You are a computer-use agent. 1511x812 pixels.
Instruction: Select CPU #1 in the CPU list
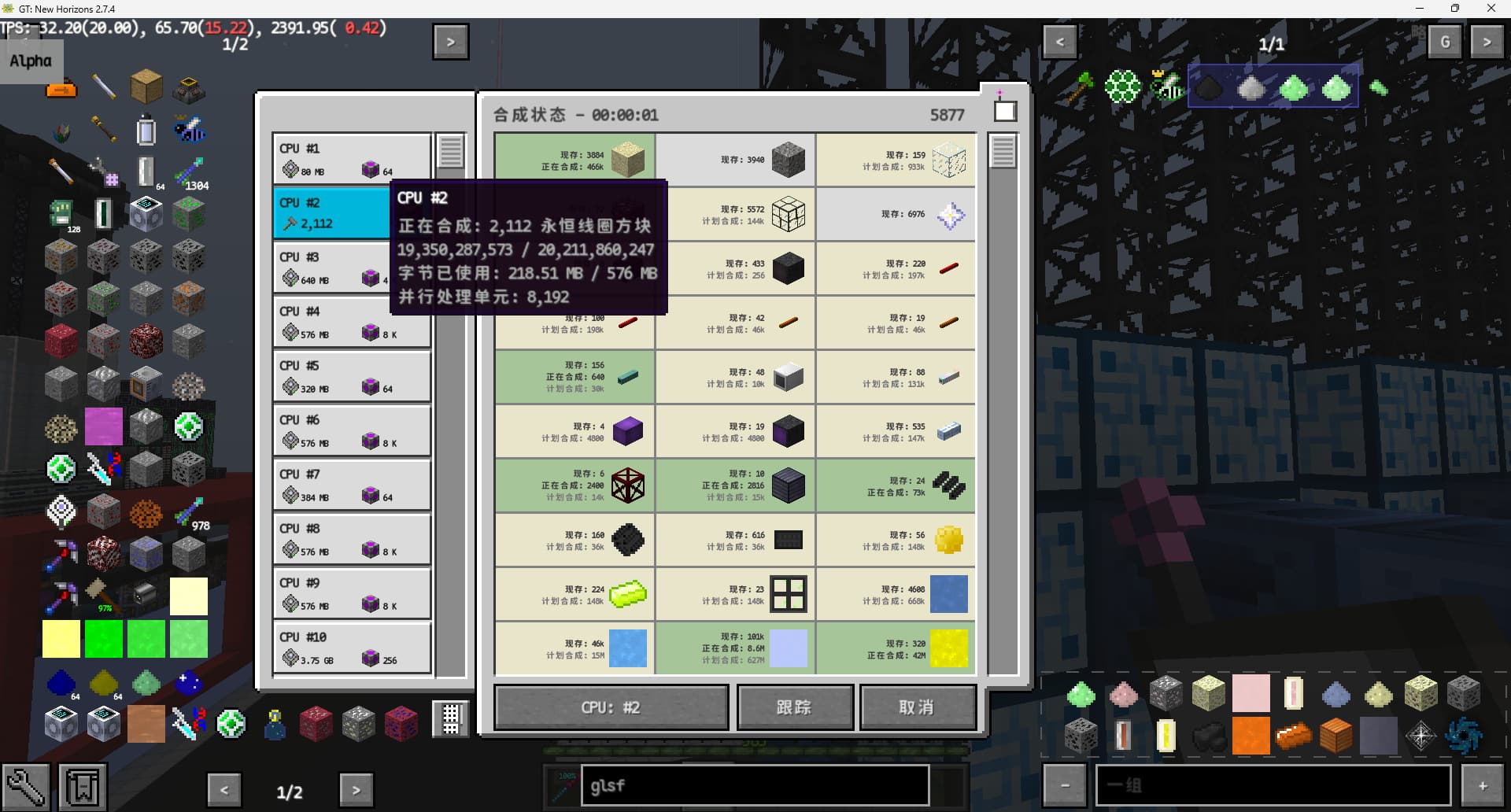click(x=352, y=159)
